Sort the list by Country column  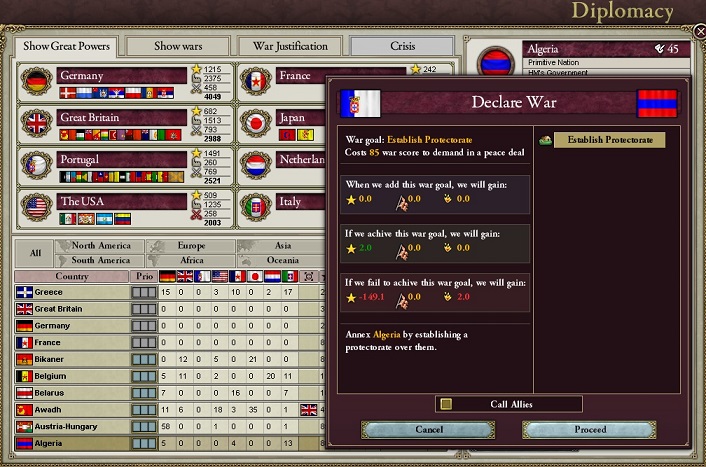[x=71, y=276]
